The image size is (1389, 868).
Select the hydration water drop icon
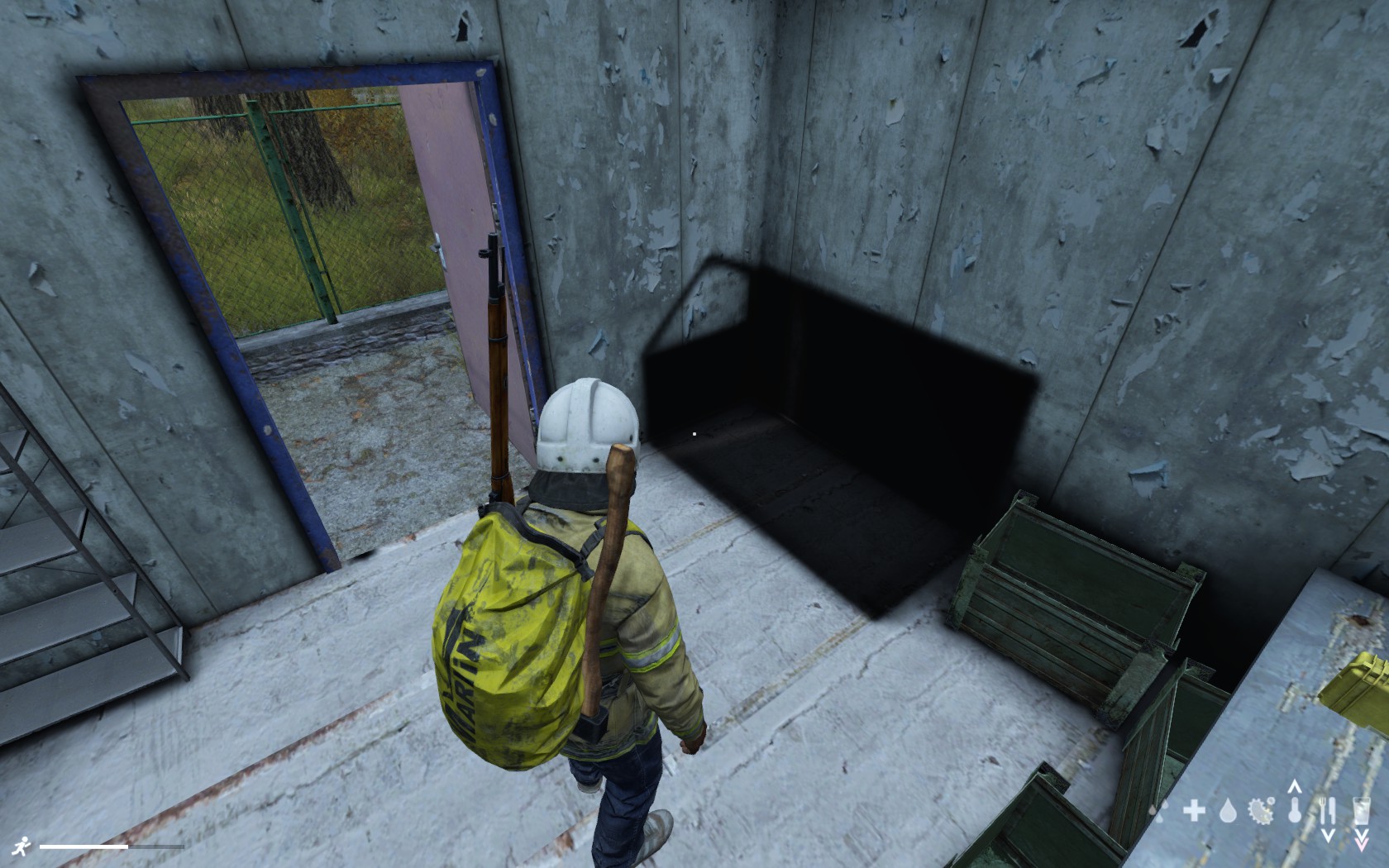pos(1229,811)
